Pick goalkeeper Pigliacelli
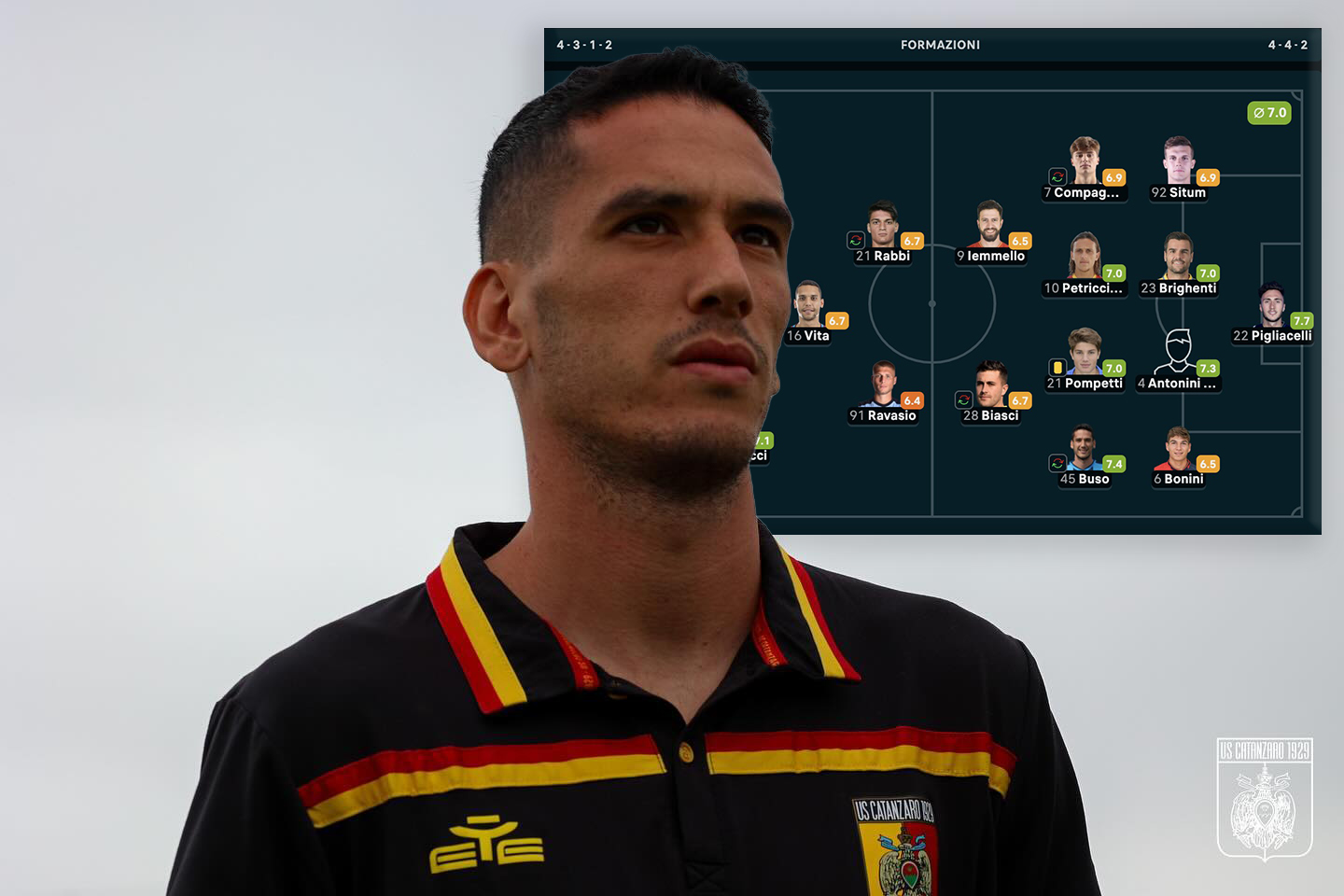The width and height of the screenshot is (1344, 896). (x=1272, y=305)
